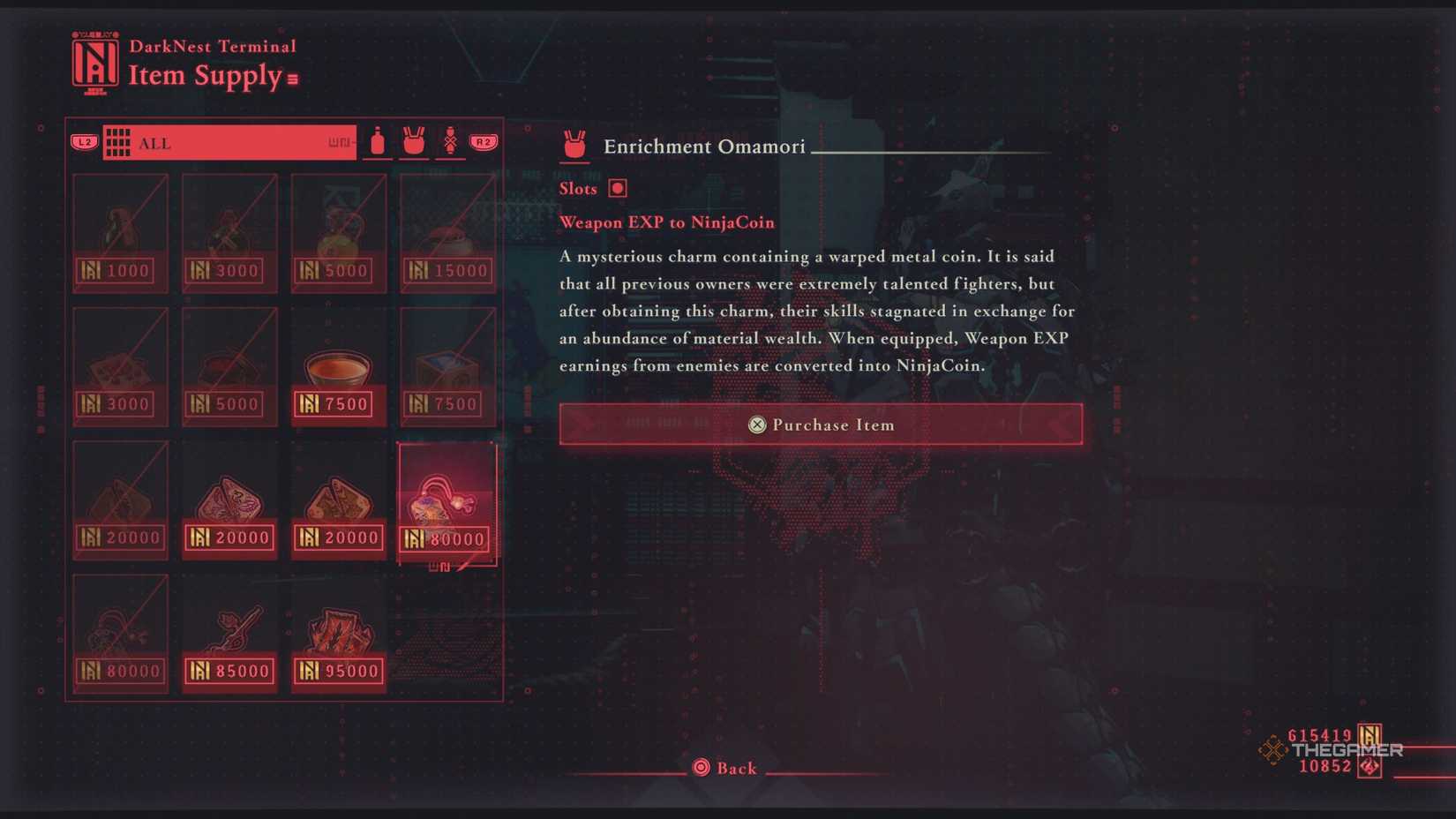Purchase the Enrichment Omamori item
1456x819 pixels.
pos(820,425)
